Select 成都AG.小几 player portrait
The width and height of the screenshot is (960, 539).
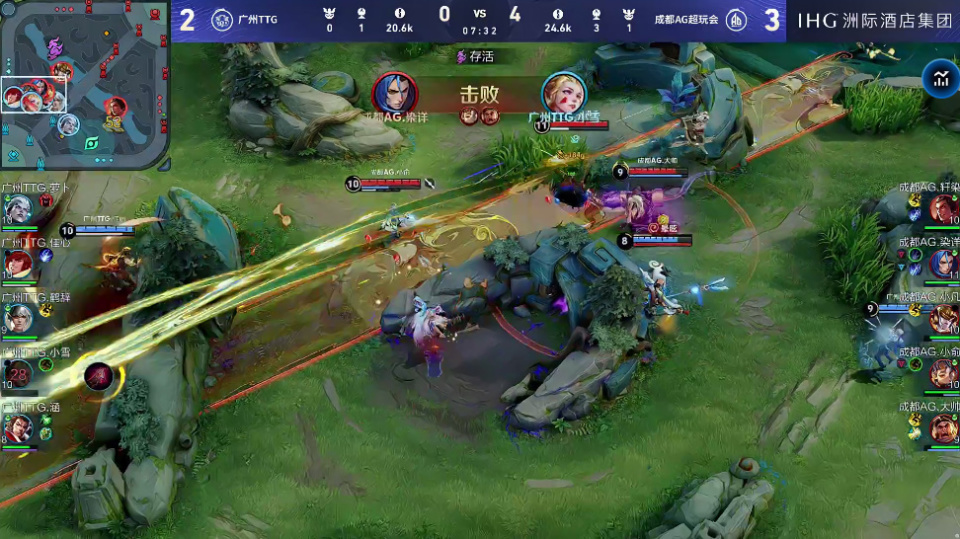[941, 318]
